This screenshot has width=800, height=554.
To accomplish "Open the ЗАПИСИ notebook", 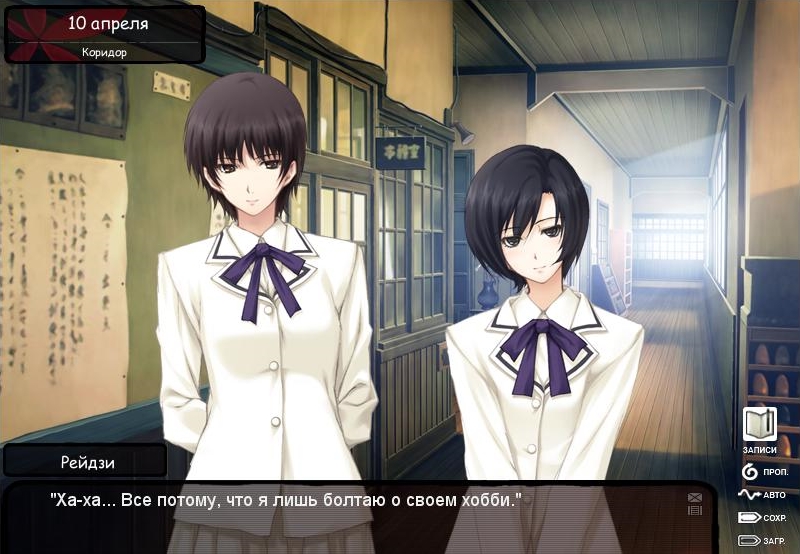I will pos(760,426).
